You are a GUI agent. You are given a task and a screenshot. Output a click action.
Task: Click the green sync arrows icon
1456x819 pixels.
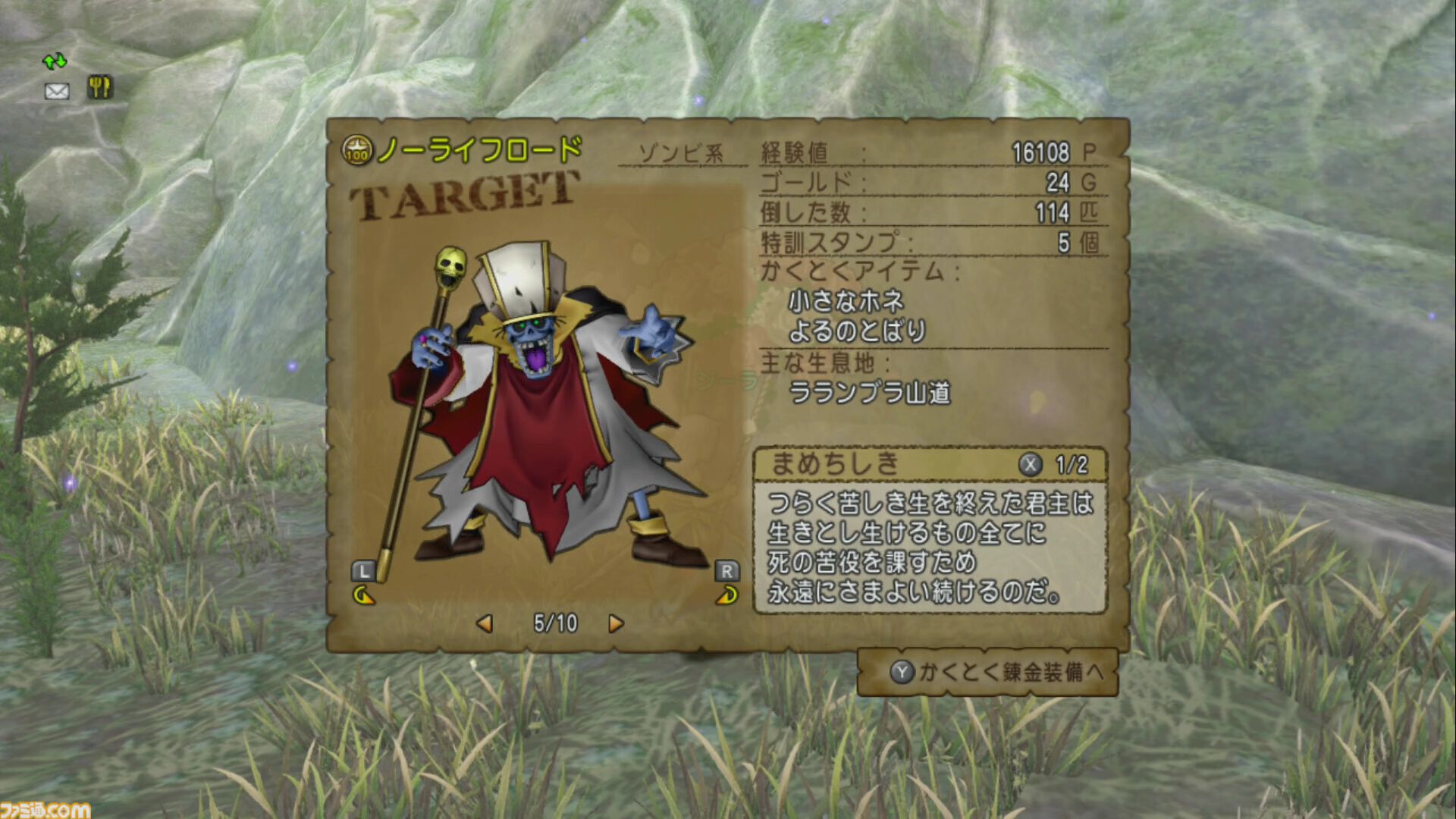click(55, 60)
